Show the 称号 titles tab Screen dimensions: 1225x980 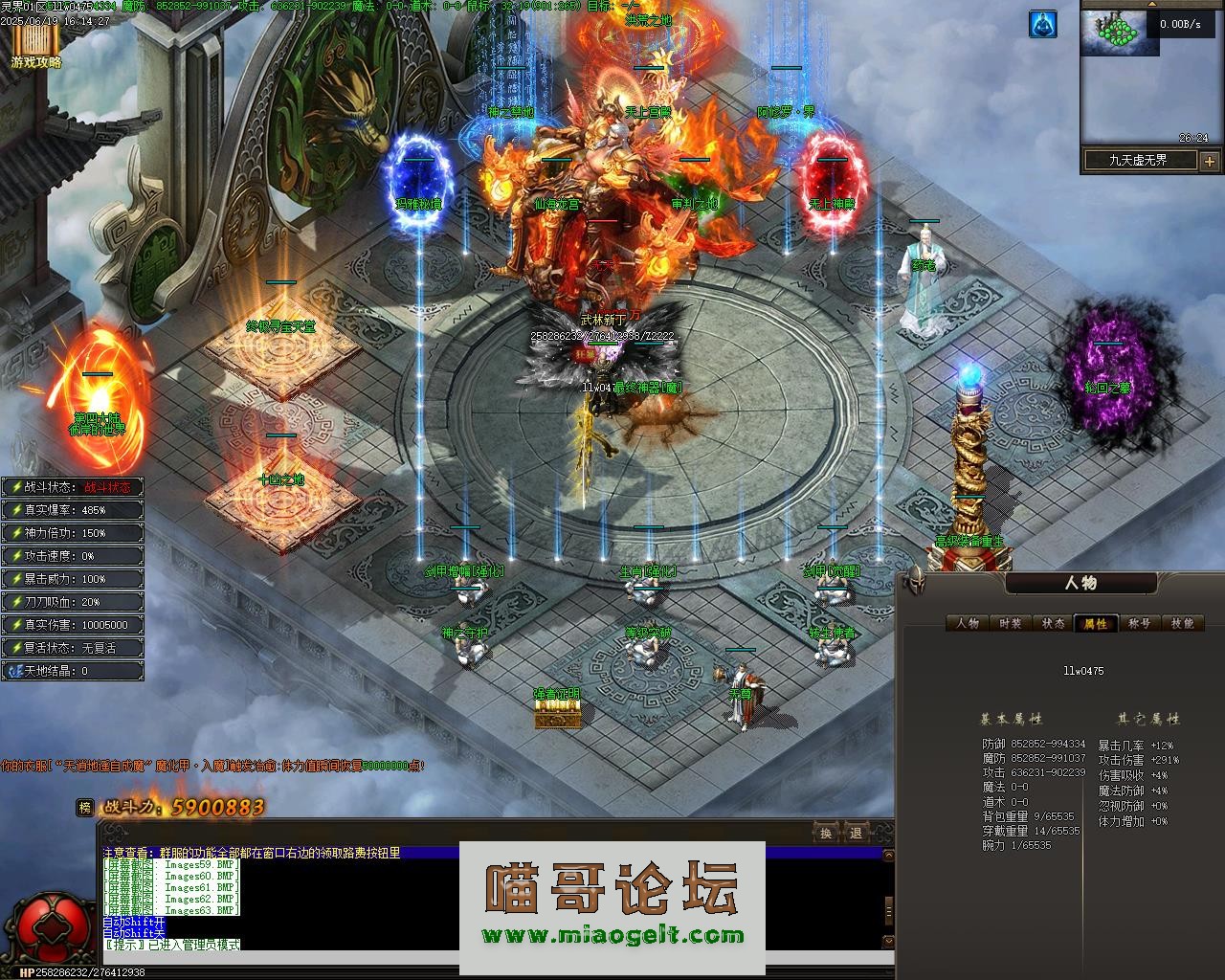pos(1139,623)
